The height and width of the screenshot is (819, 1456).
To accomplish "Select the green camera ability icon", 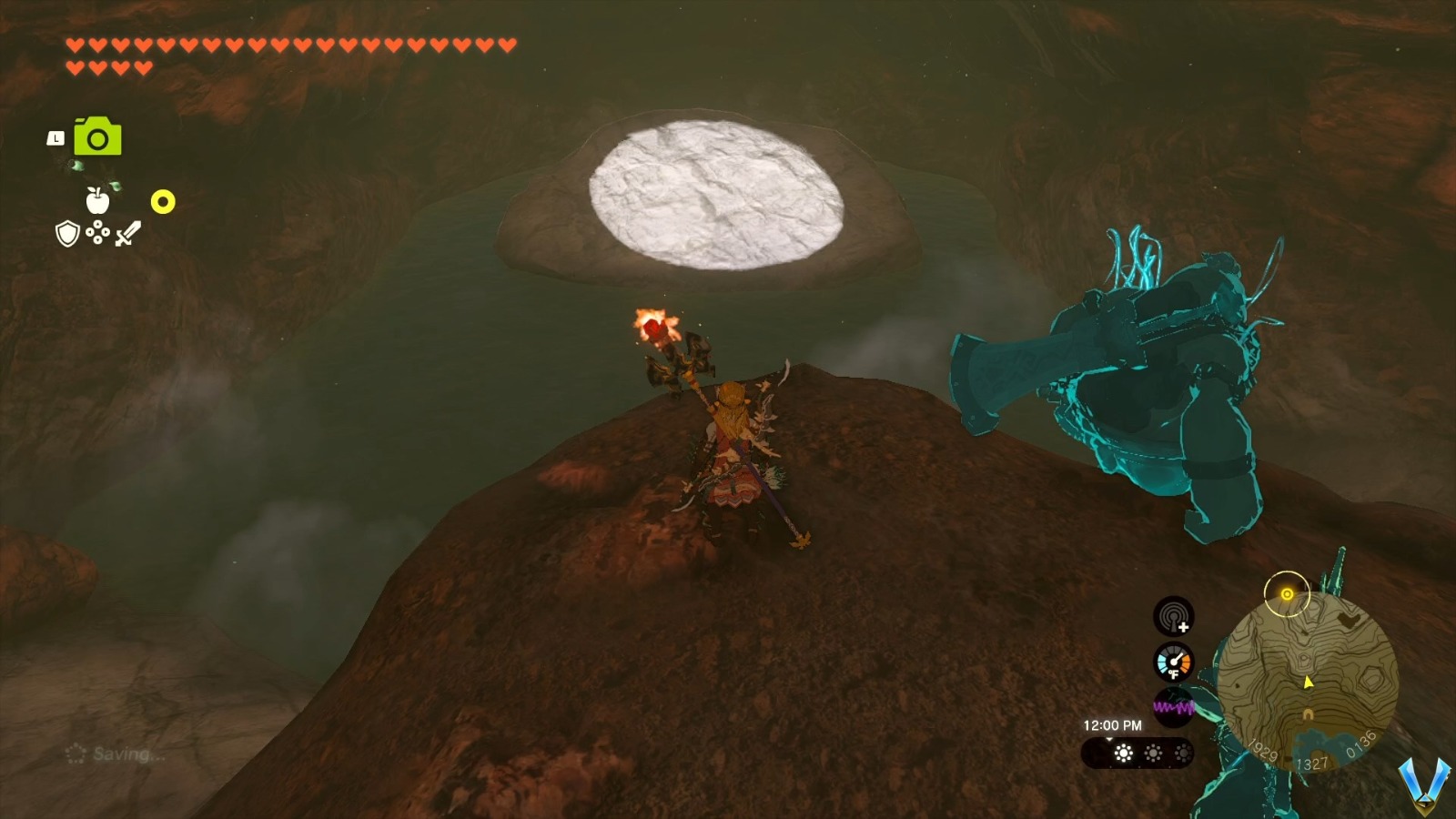I will tap(96, 137).
